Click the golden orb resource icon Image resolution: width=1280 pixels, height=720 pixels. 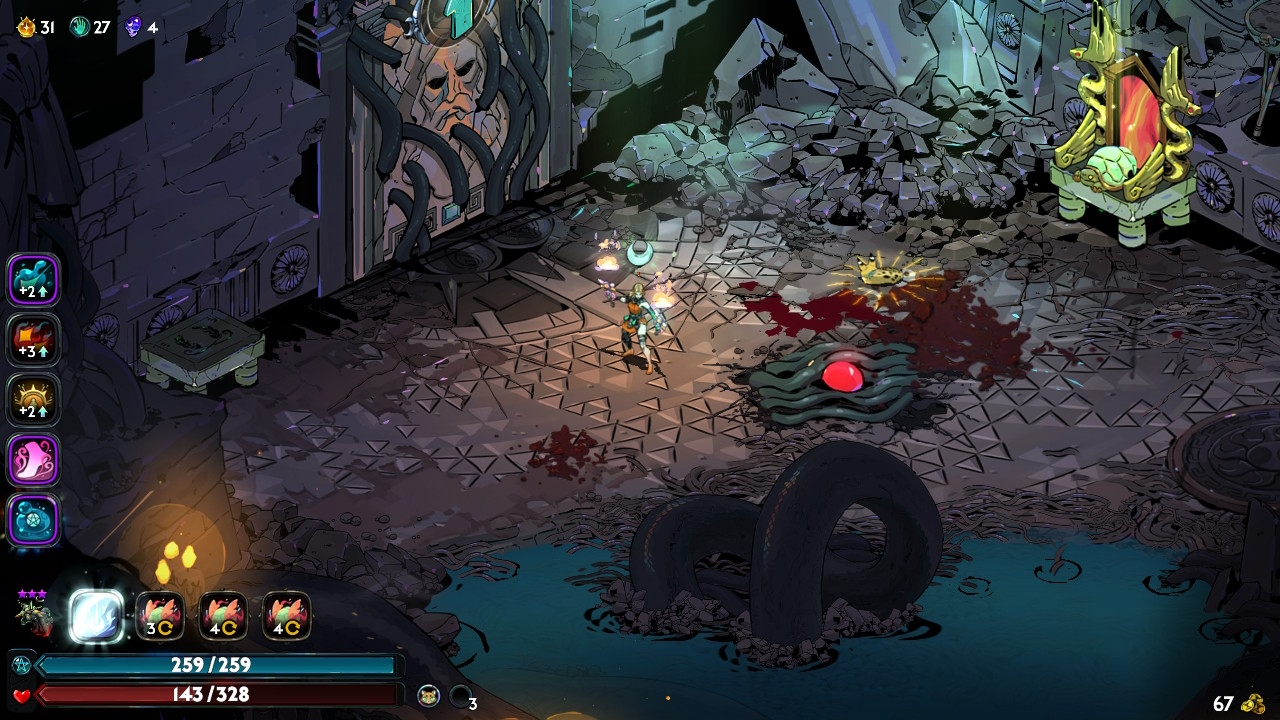tap(26, 27)
